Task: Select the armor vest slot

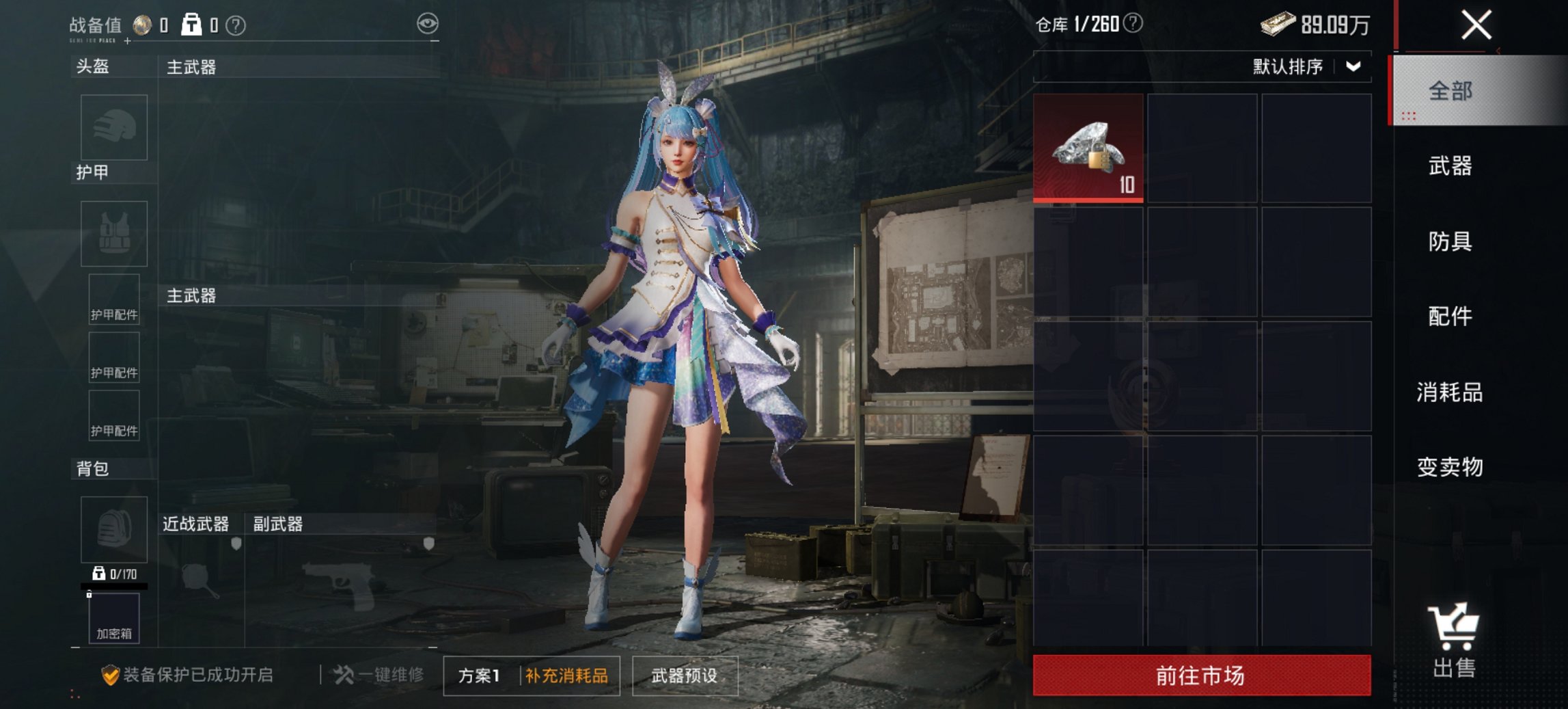Action: click(113, 235)
